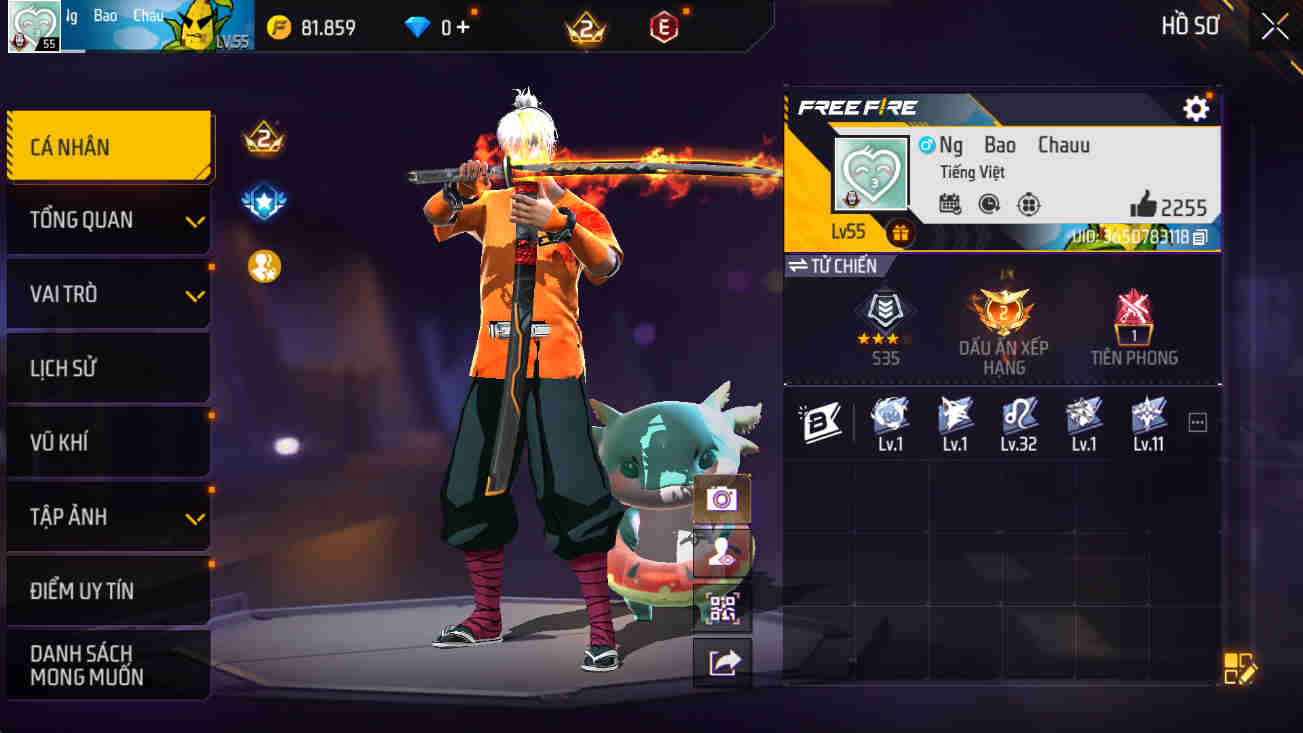Open the camera/screenshot icon beside the character
This screenshot has width=1303, height=733.
pos(722,498)
